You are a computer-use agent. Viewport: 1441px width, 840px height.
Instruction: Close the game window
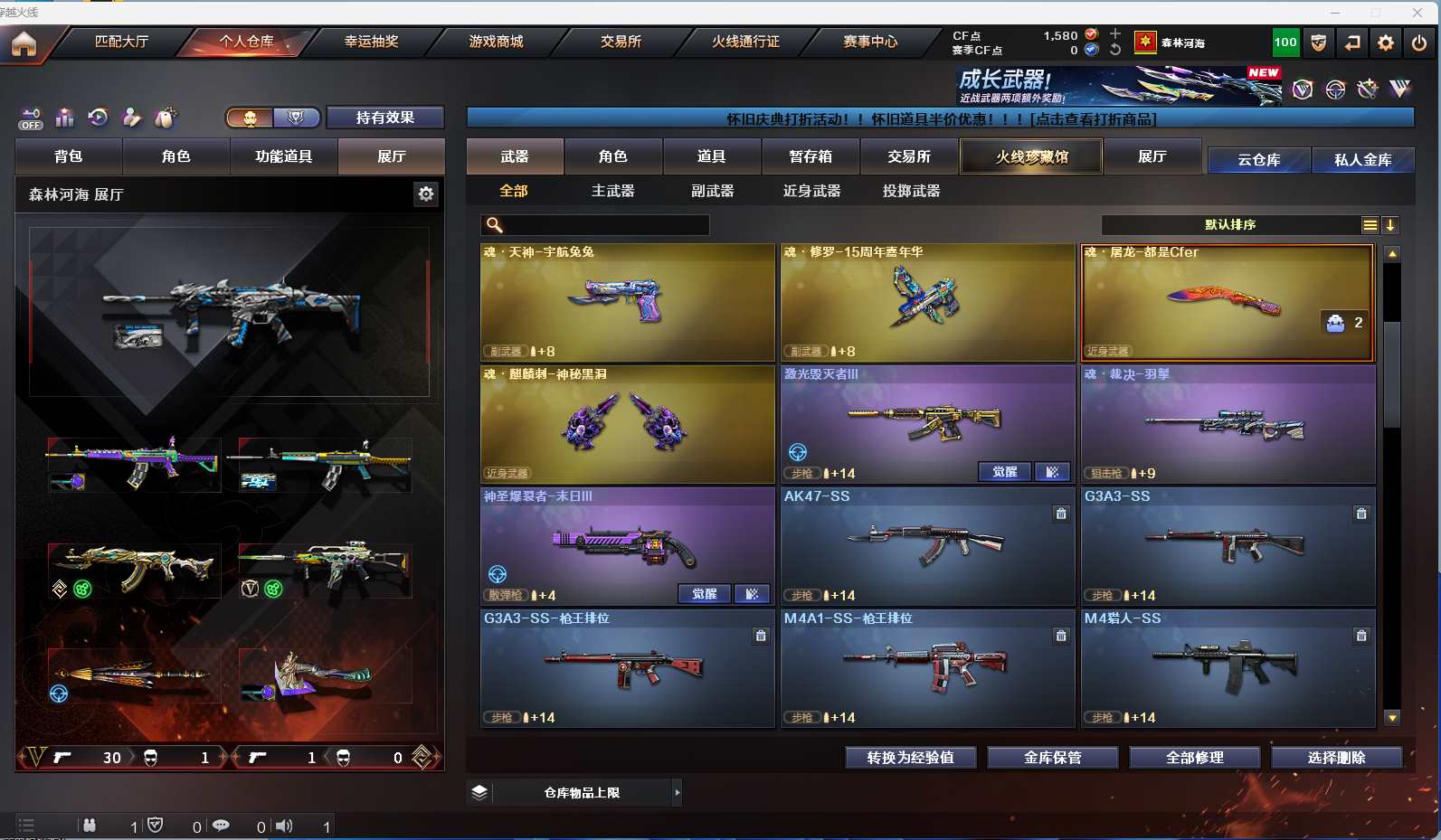(x=1417, y=12)
